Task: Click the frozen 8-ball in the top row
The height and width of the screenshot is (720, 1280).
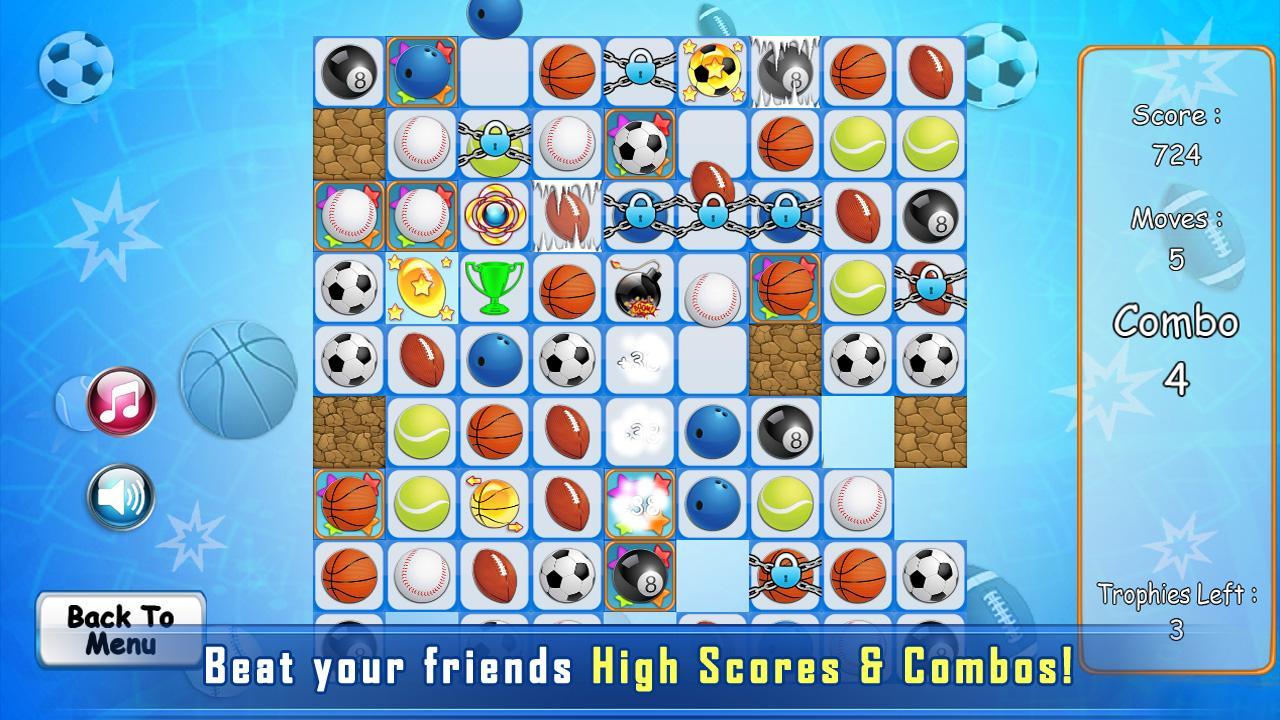Action: coord(784,70)
